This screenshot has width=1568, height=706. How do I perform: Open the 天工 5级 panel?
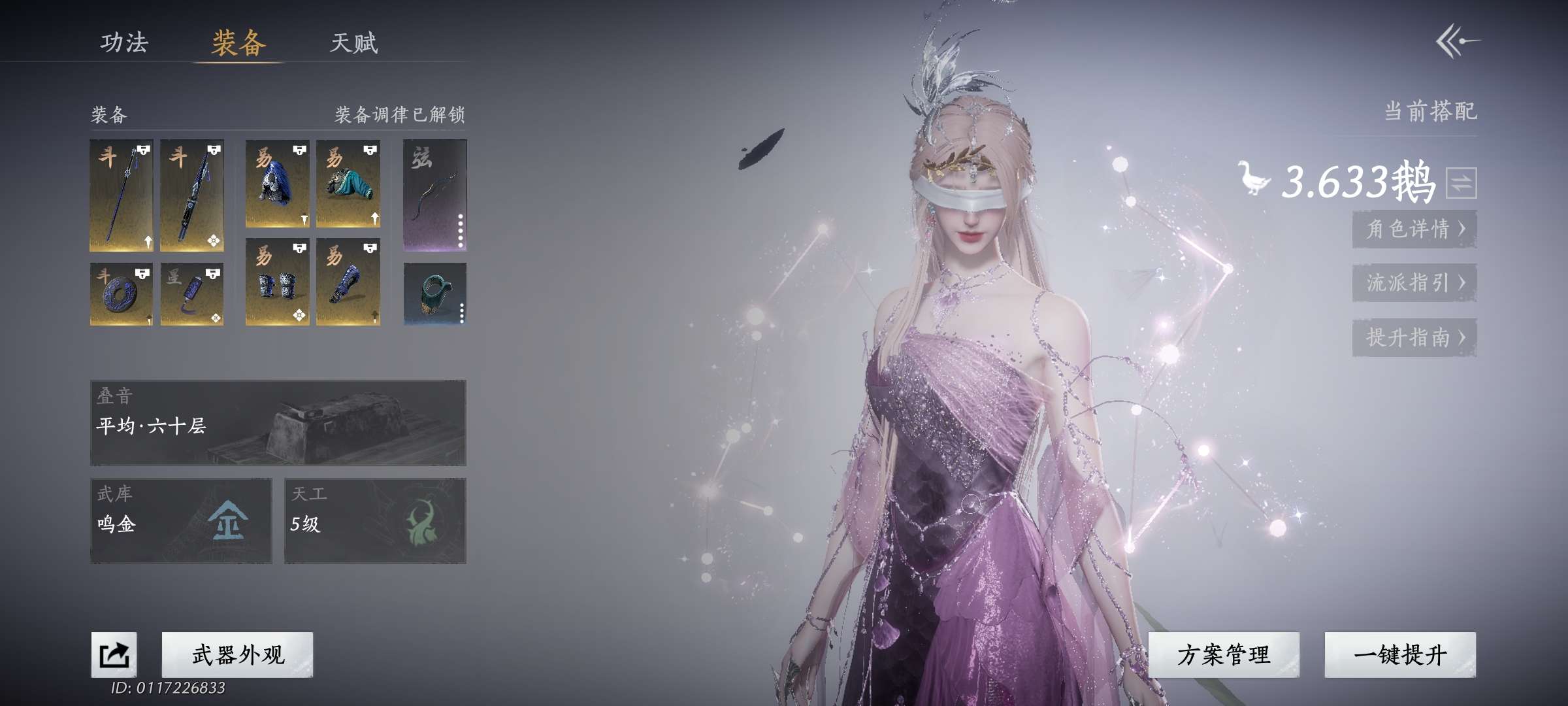pyautogui.click(x=375, y=520)
